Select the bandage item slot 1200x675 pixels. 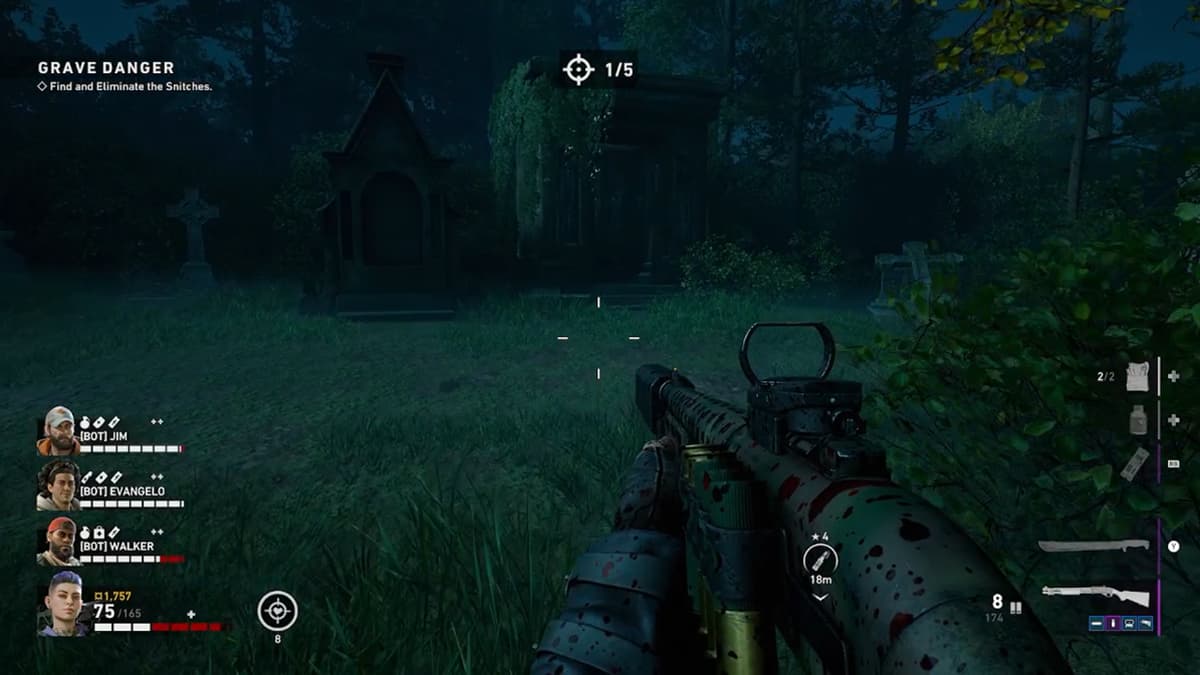click(x=1139, y=376)
